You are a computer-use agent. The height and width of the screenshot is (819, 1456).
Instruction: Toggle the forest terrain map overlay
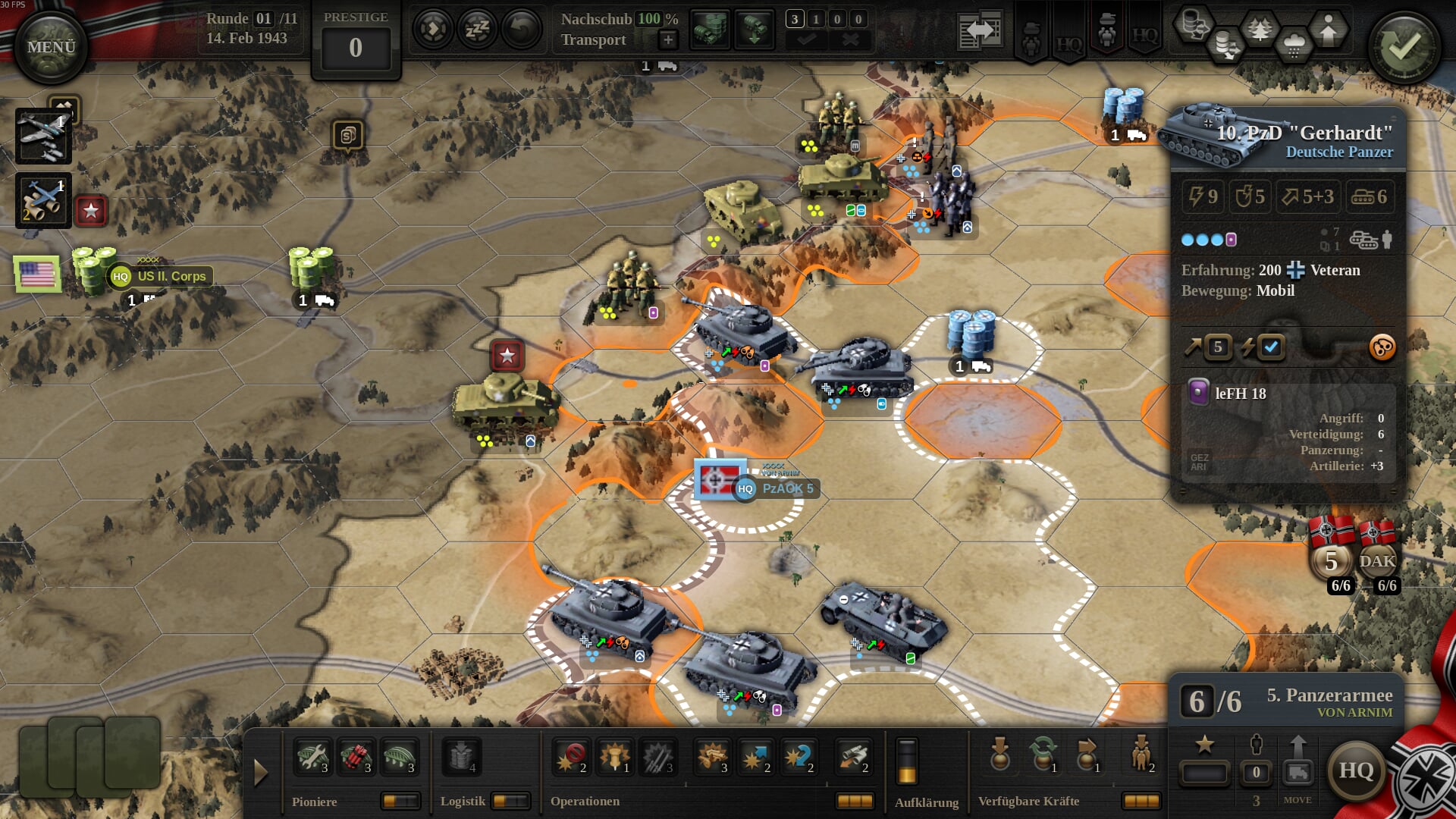pyautogui.click(x=1260, y=30)
